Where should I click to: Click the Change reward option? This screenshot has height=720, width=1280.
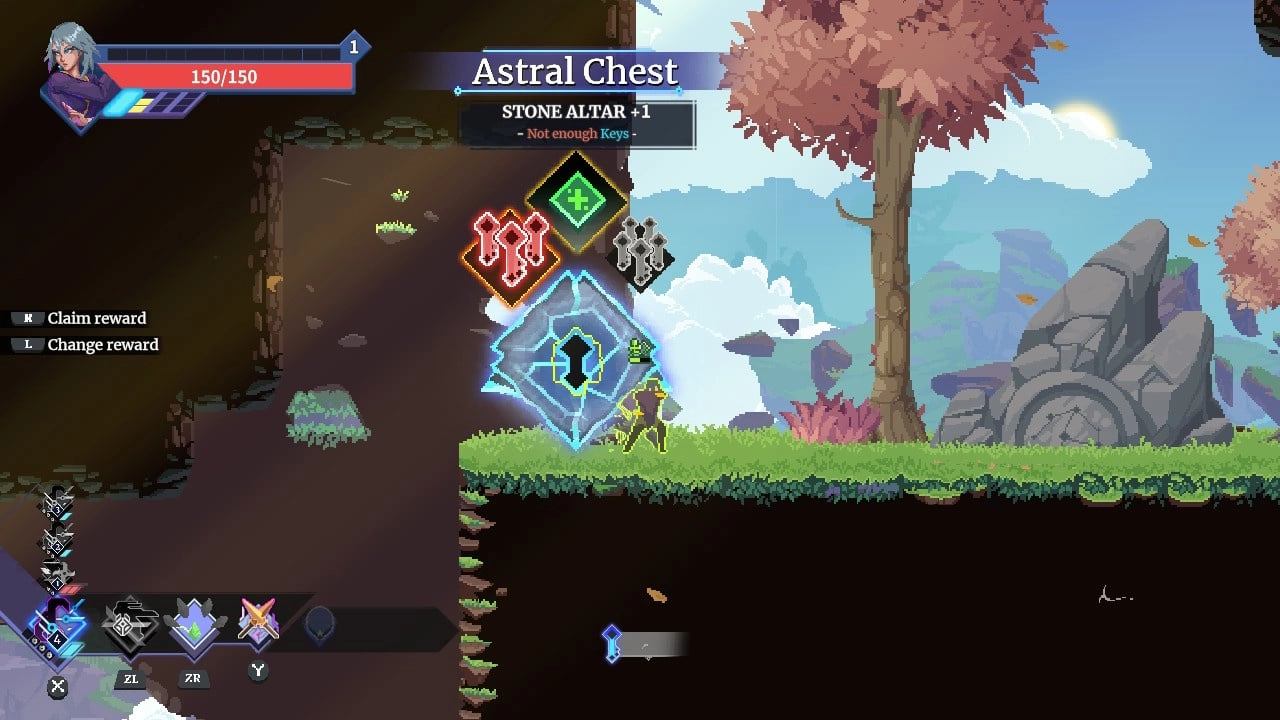(103, 344)
